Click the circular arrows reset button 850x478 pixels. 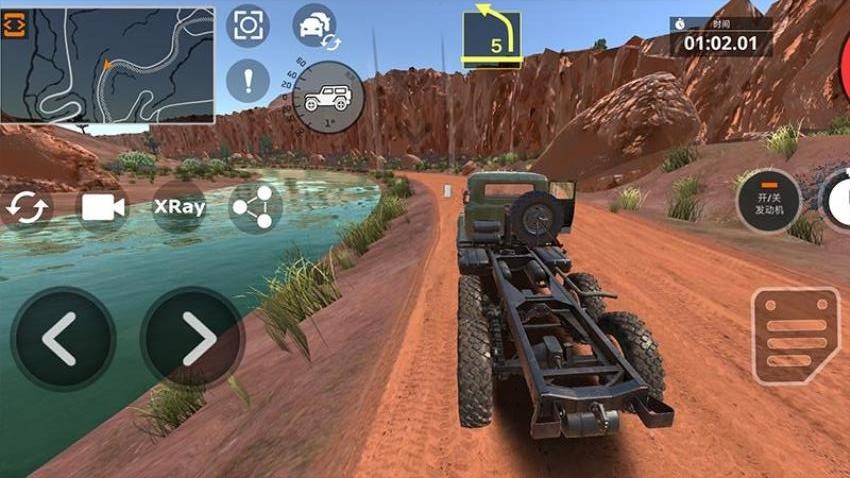pos(26,207)
